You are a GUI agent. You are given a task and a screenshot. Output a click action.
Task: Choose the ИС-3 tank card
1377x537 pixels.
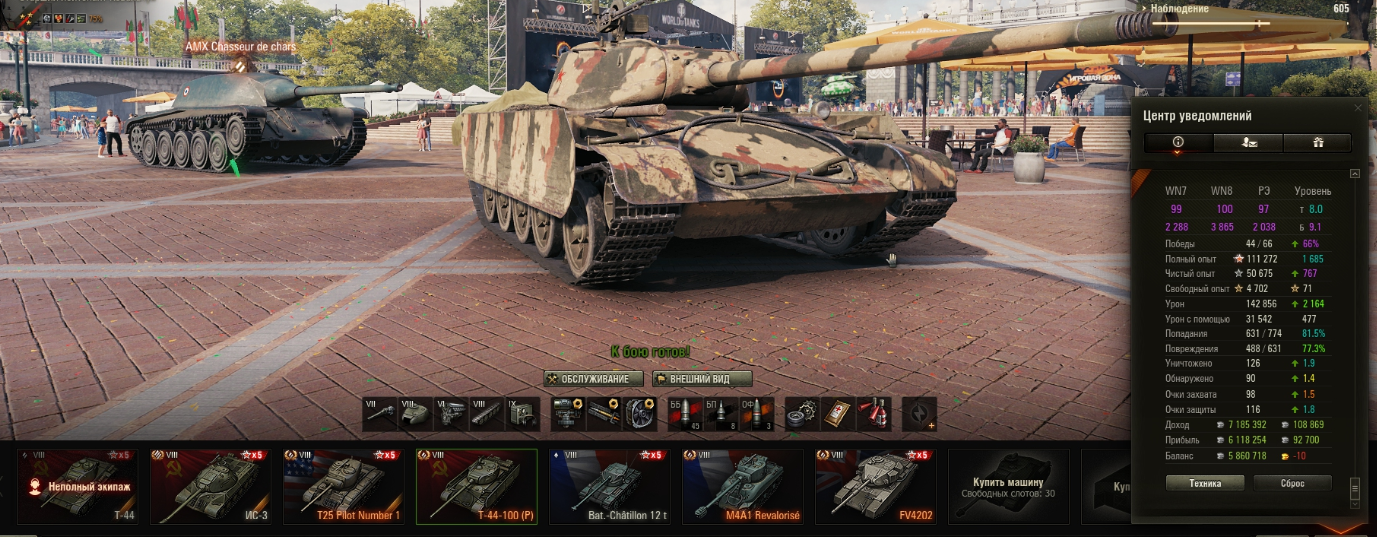coord(210,487)
